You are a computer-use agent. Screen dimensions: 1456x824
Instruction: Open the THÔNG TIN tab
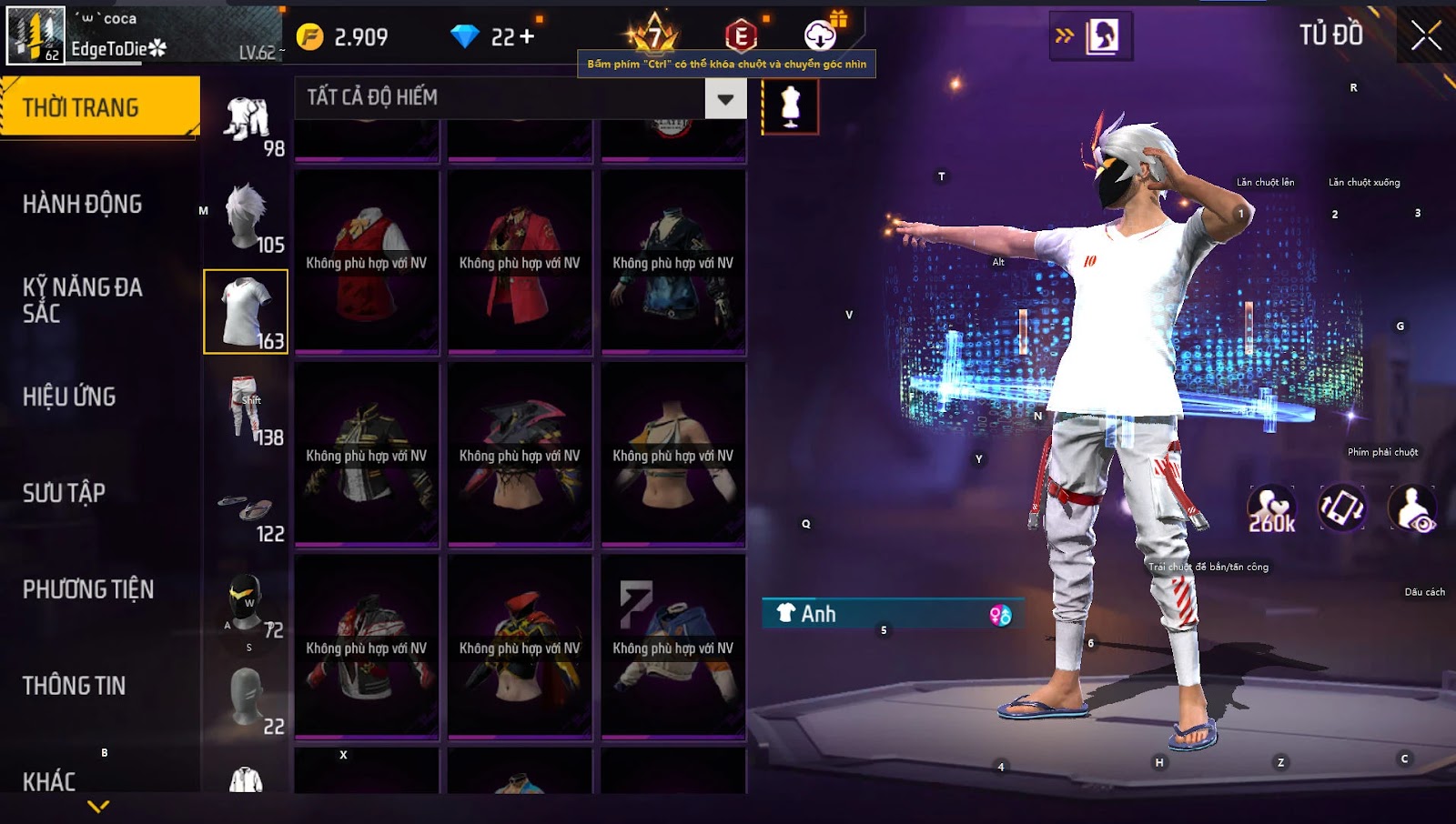pos(75,686)
